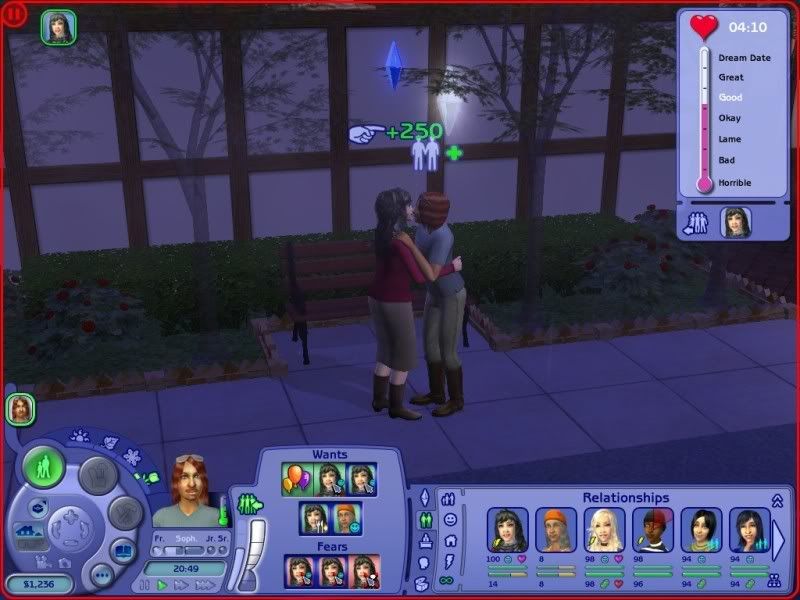Switch to Live mode
Image resolution: width=800 pixels, height=600 pixels.
tap(43, 467)
